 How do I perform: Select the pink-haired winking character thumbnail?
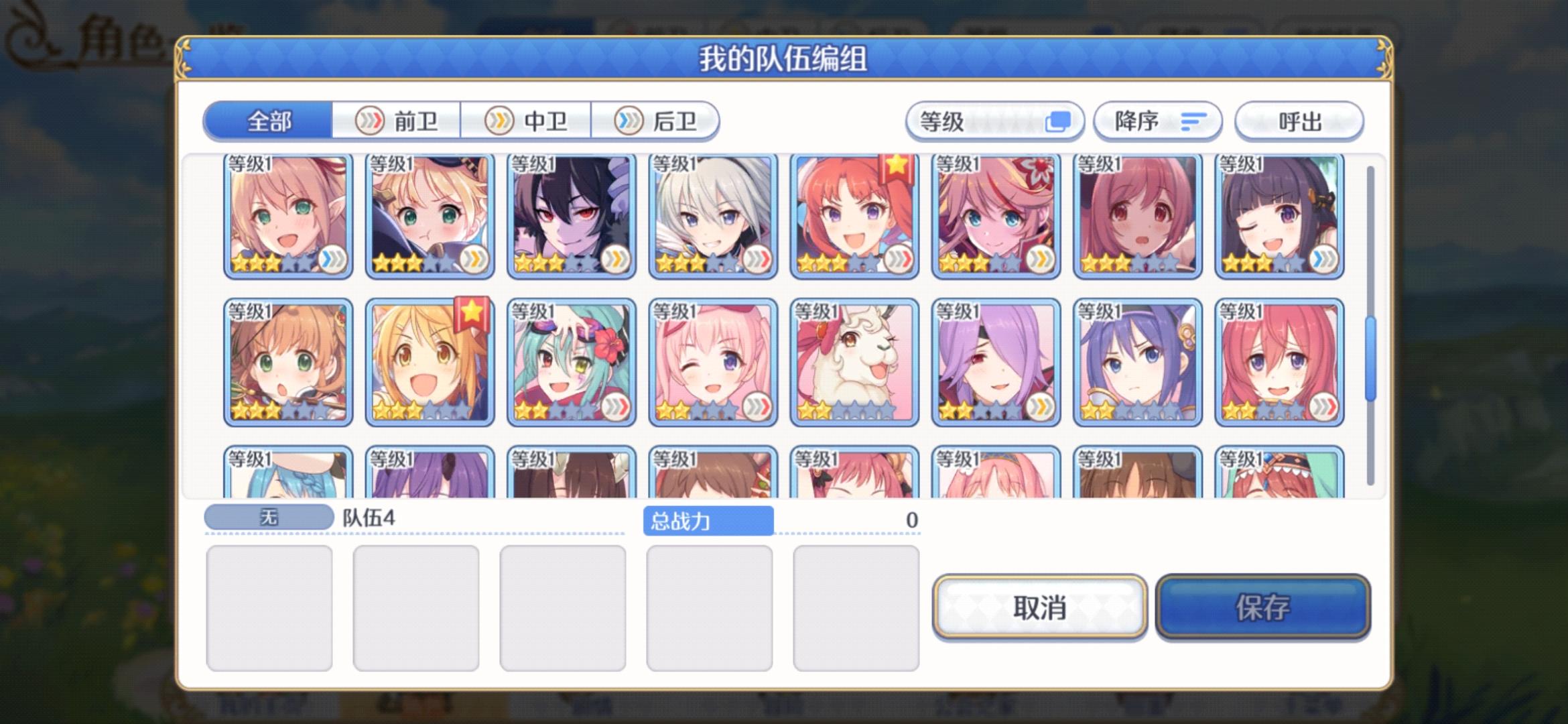pyautogui.click(x=712, y=362)
